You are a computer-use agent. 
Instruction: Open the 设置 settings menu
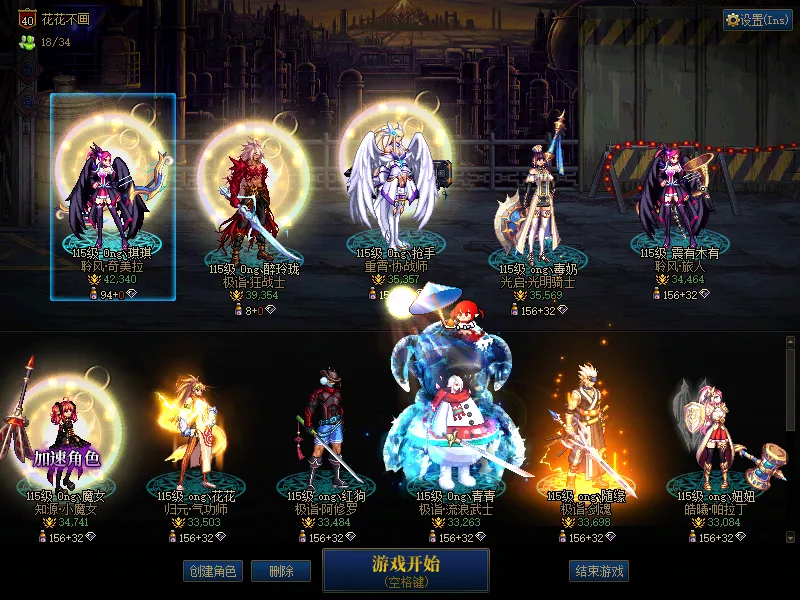tap(758, 20)
